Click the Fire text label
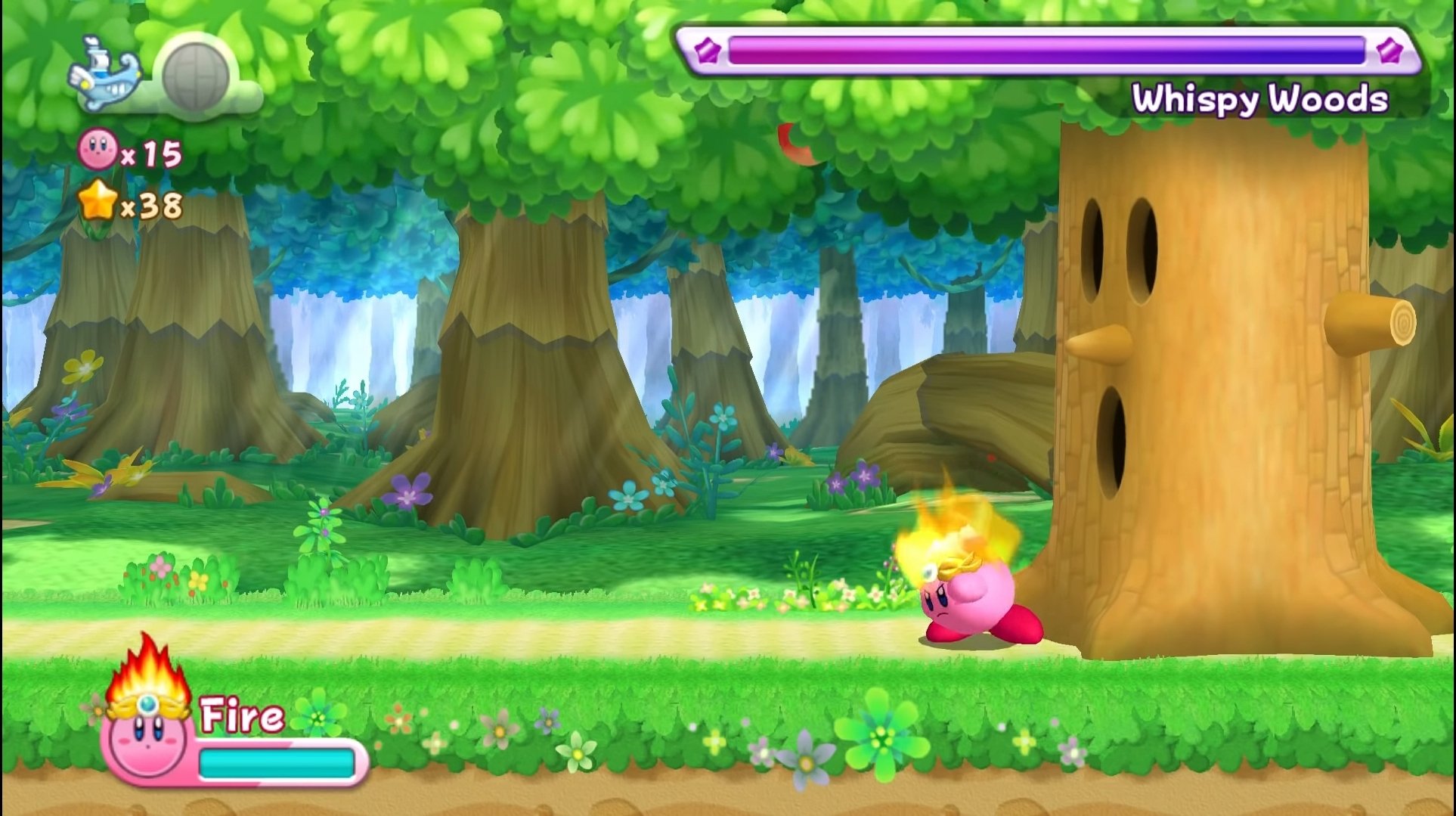This screenshot has height=816, width=1456. tap(242, 715)
